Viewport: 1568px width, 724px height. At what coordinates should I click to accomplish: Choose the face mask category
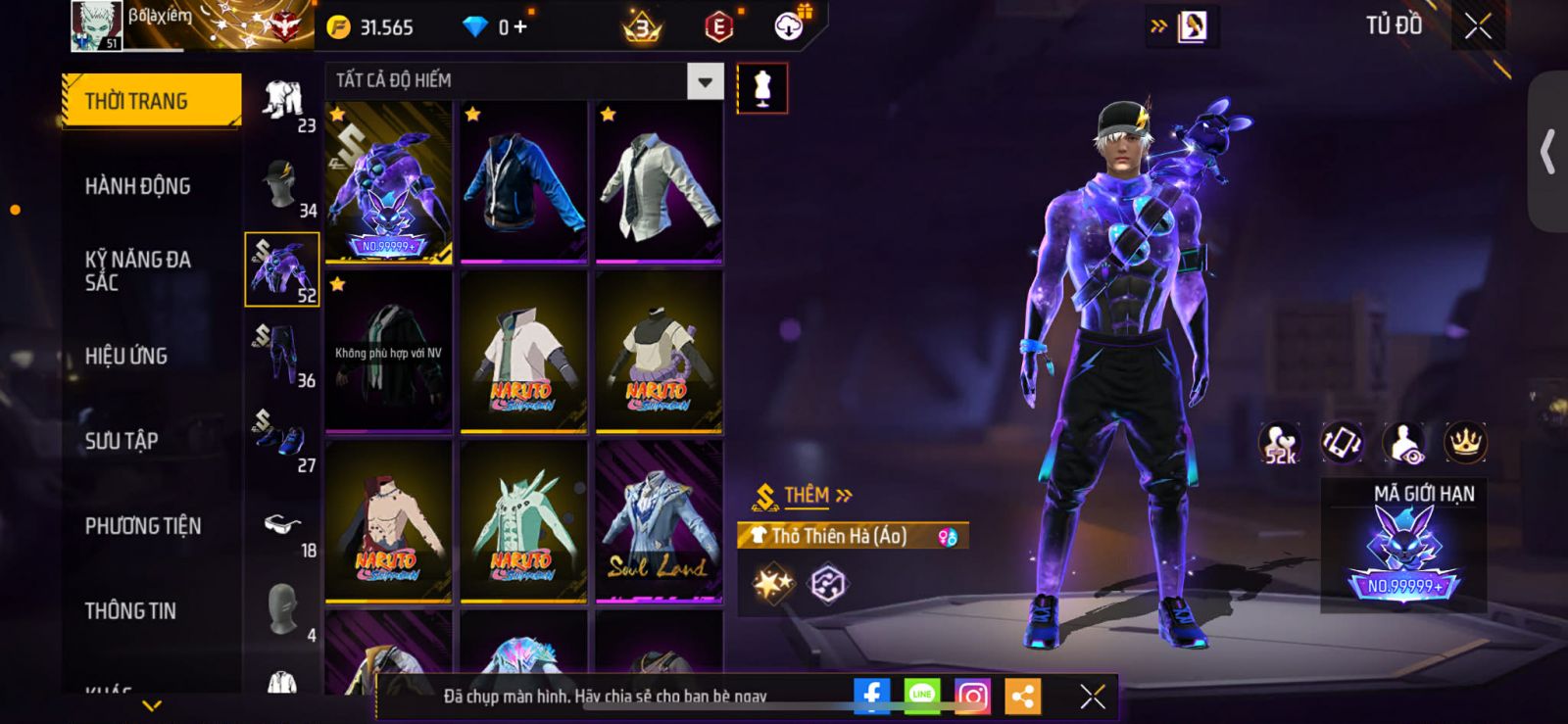tap(283, 610)
